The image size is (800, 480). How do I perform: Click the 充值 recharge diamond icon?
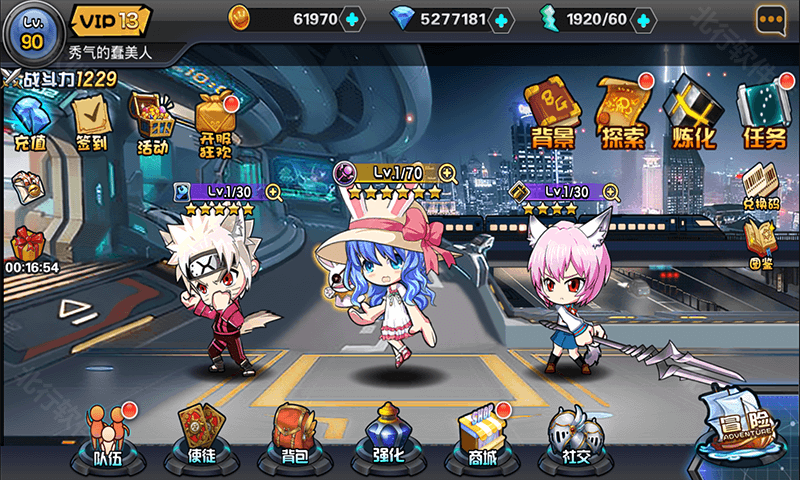tap(29, 121)
